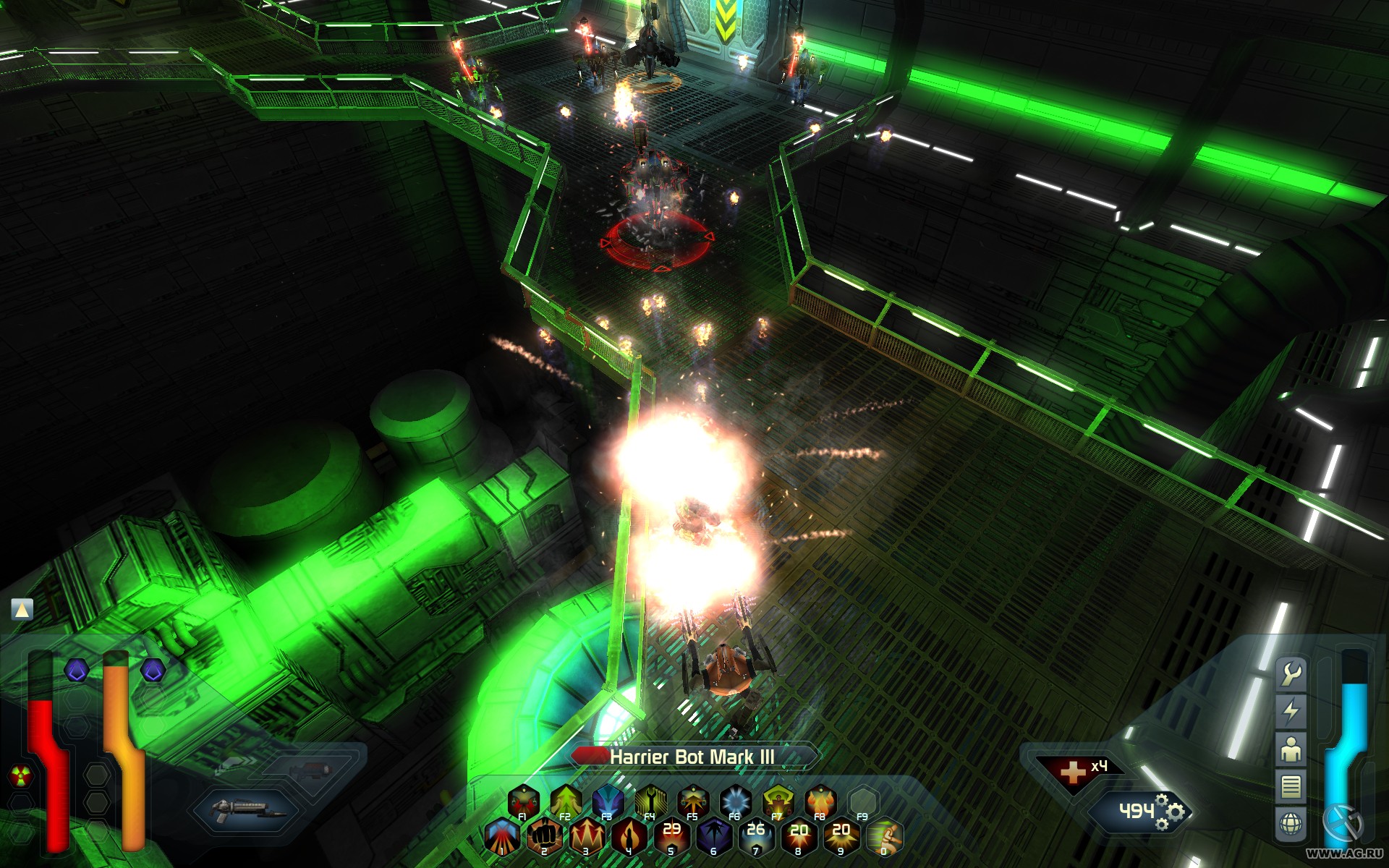
Task: Activate the triple red arrows ability in slot 3
Action: [586, 836]
